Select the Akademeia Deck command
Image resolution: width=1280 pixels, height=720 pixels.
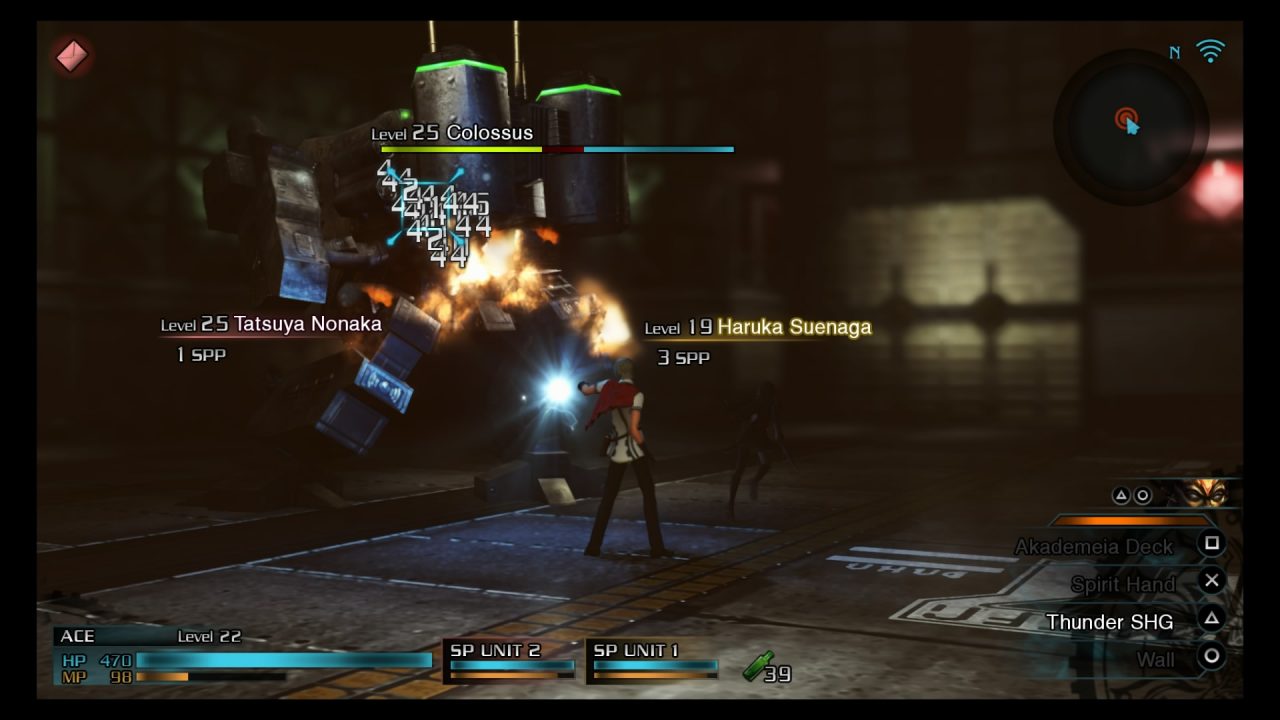1094,546
